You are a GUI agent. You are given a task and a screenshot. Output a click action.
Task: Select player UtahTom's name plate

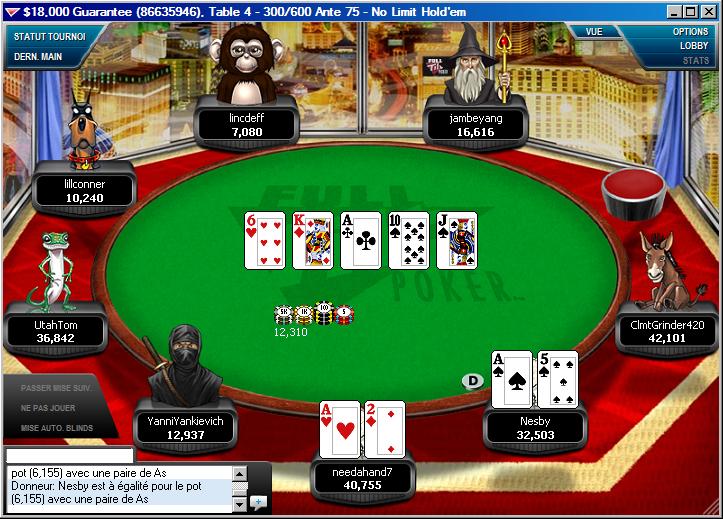(56, 331)
